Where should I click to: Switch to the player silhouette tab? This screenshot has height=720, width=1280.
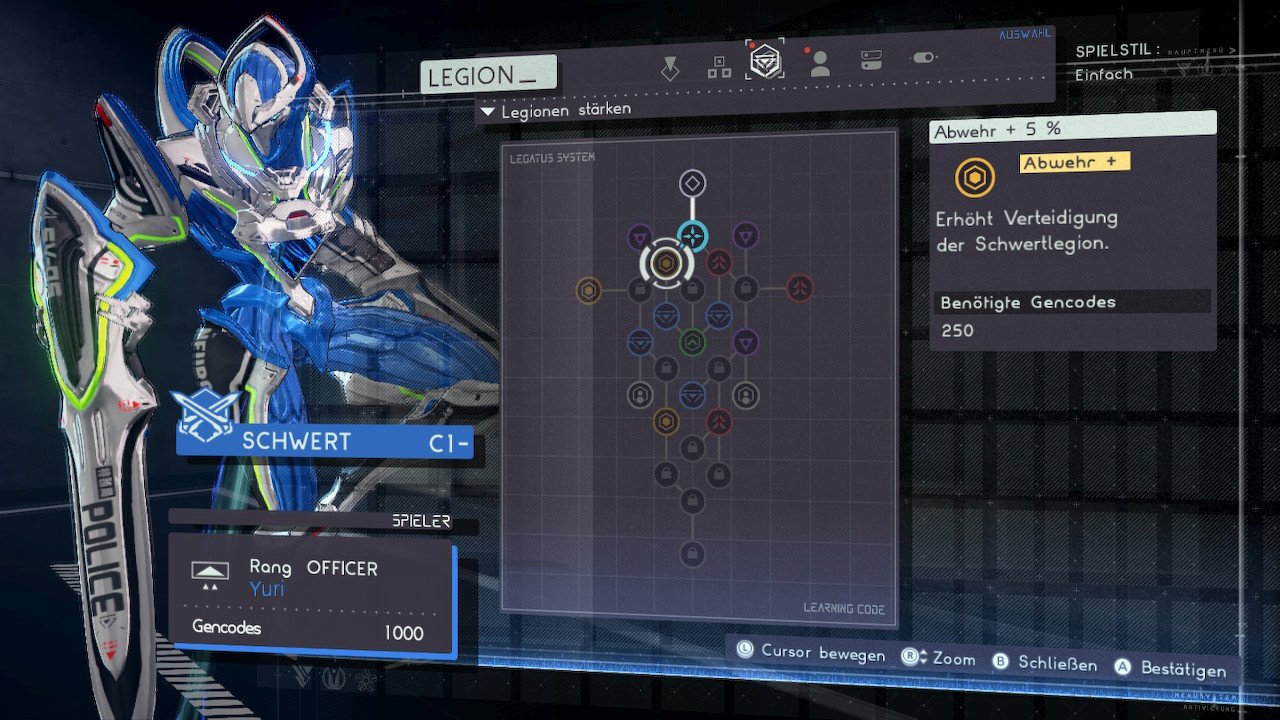point(820,64)
